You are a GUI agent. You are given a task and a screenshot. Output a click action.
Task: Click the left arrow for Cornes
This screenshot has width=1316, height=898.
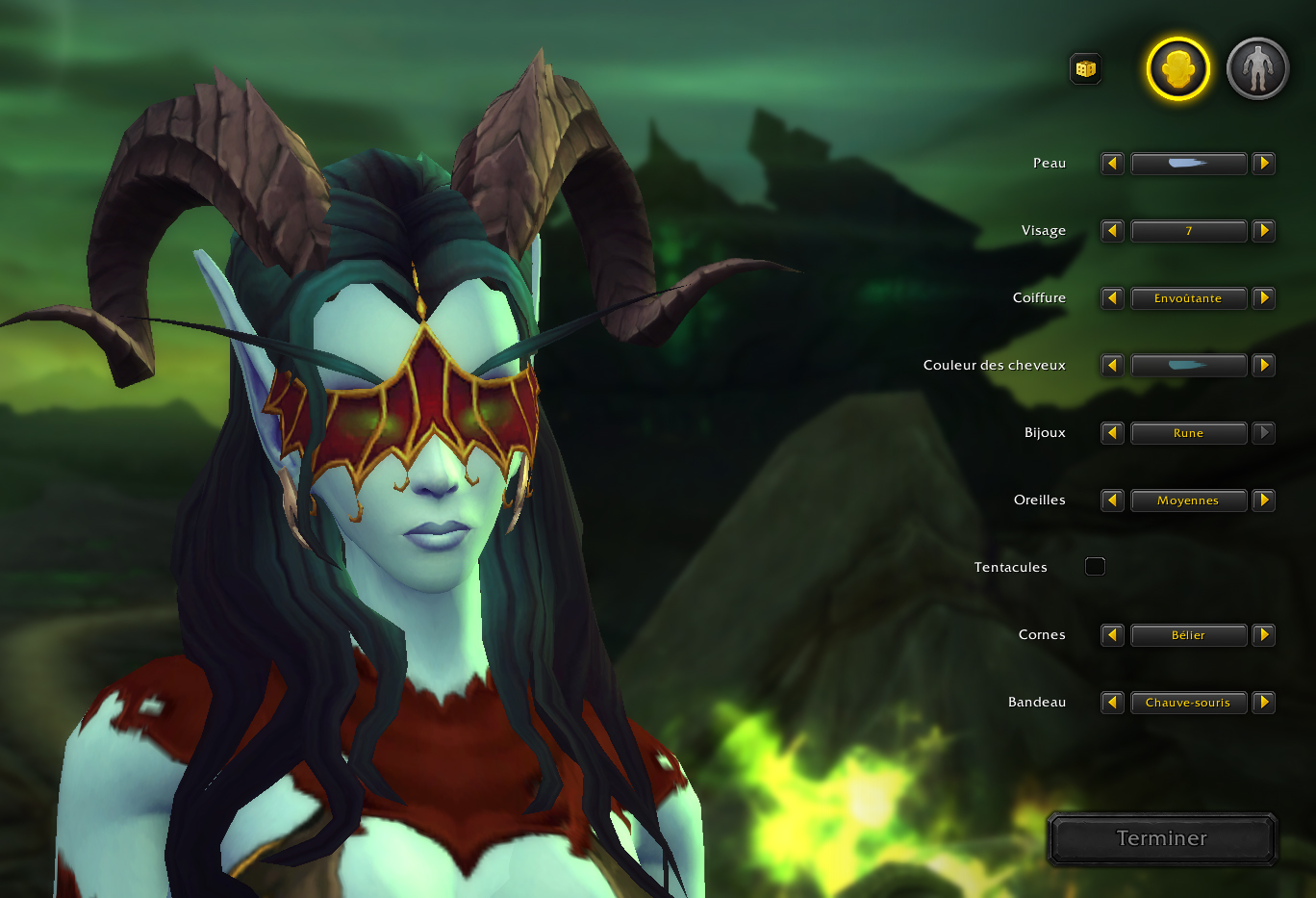tap(1111, 635)
